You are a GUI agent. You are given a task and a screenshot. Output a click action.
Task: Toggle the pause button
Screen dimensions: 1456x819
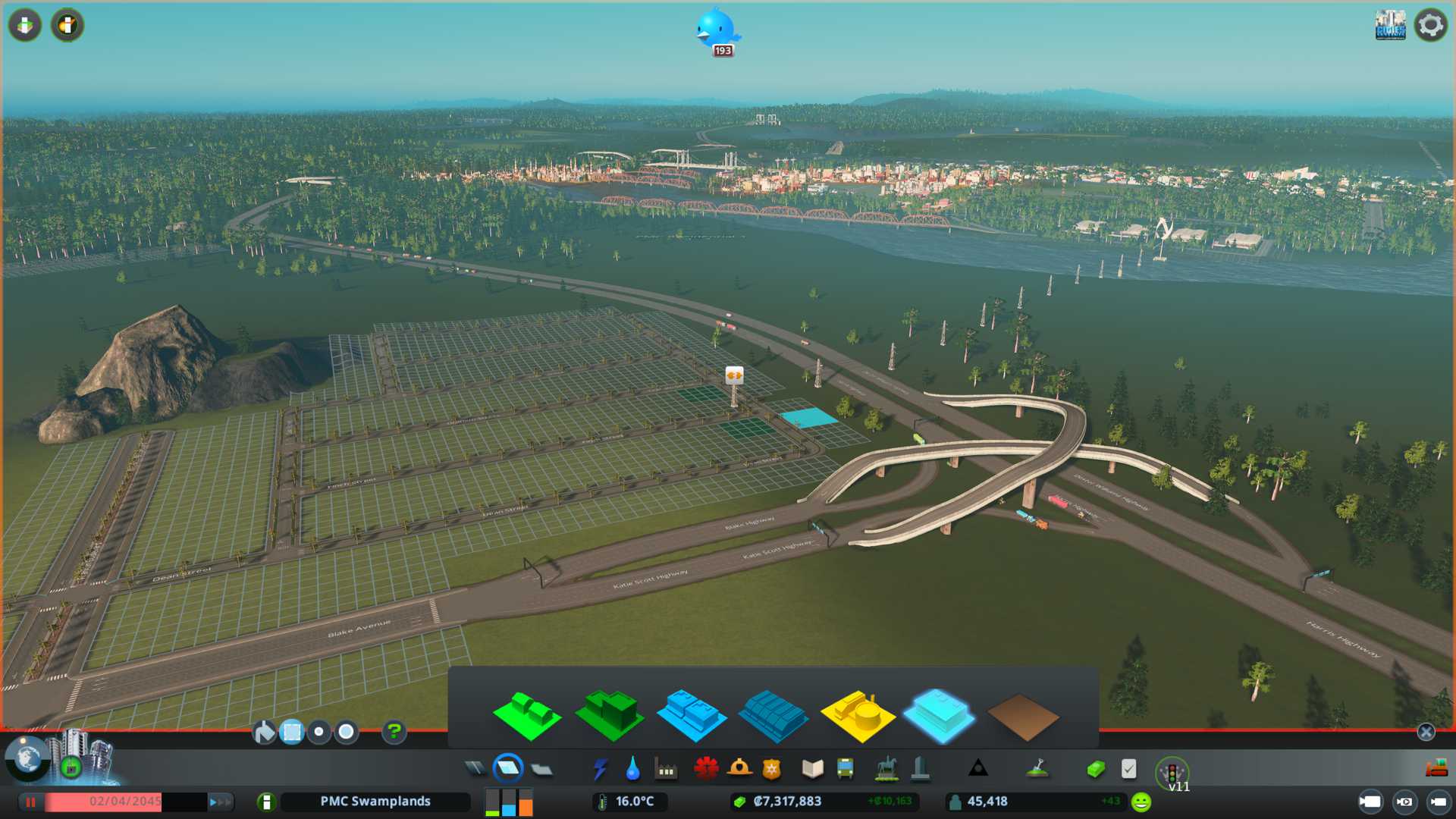pos(30,802)
